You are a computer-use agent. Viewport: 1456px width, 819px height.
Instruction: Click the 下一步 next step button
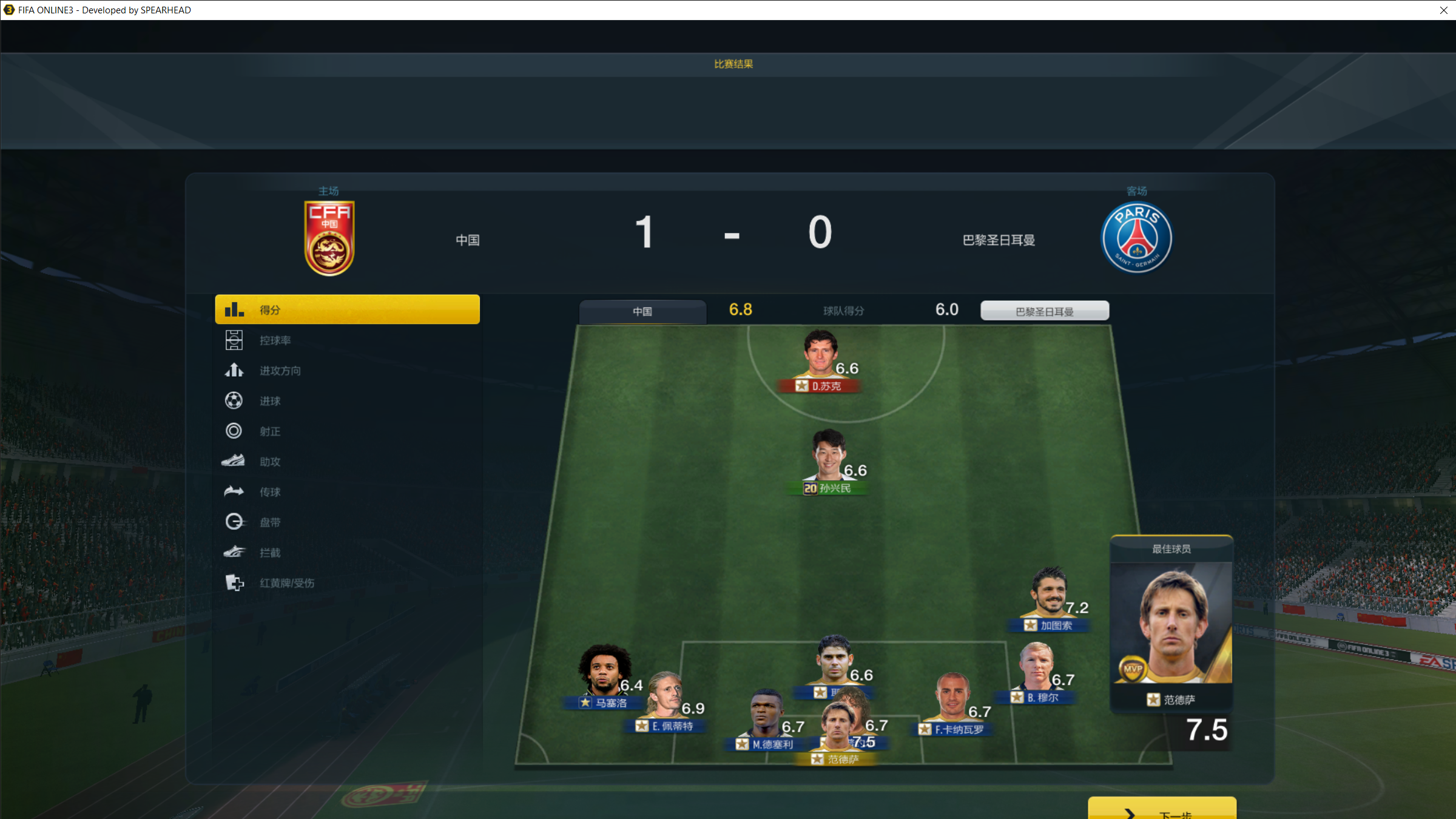(x=1161, y=811)
